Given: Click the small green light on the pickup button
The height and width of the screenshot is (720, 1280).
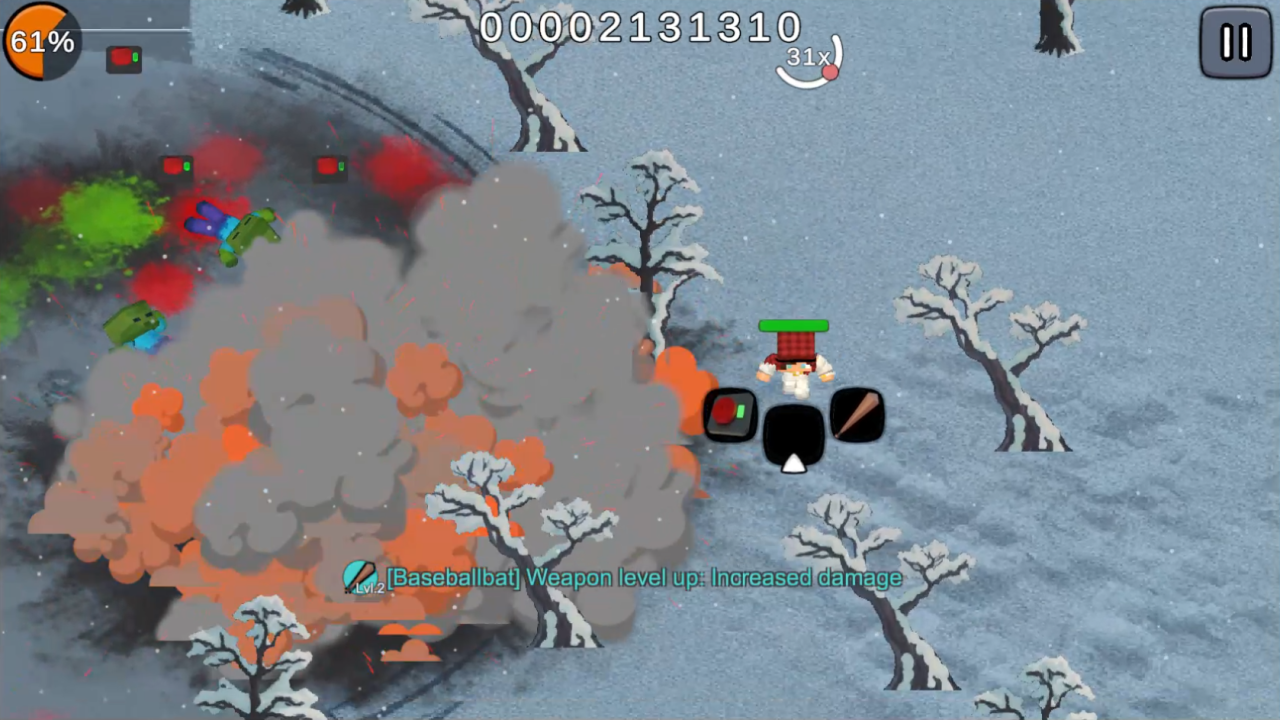Looking at the screenshot, I should [x=135, y=57].
